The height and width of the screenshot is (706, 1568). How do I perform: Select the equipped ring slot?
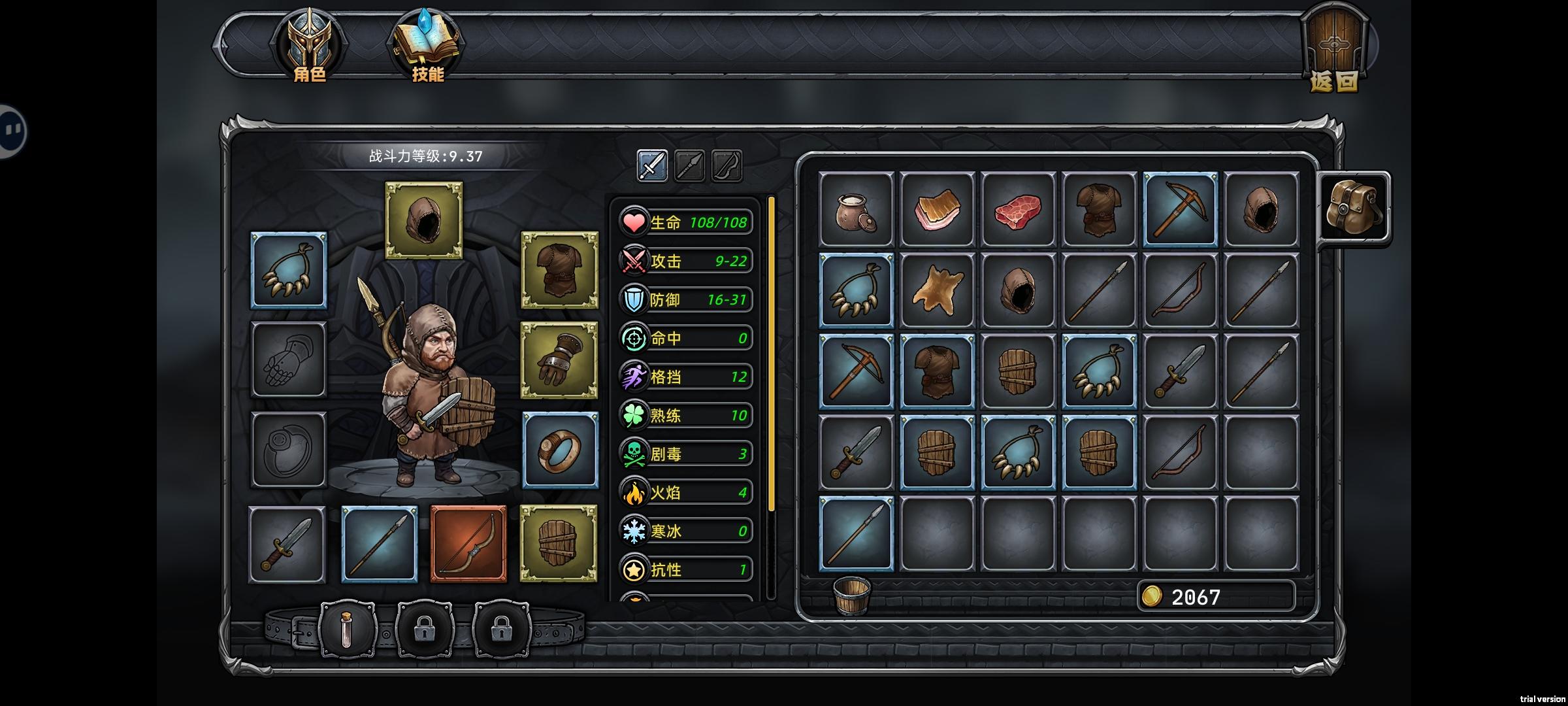click(x=561, y=450)
